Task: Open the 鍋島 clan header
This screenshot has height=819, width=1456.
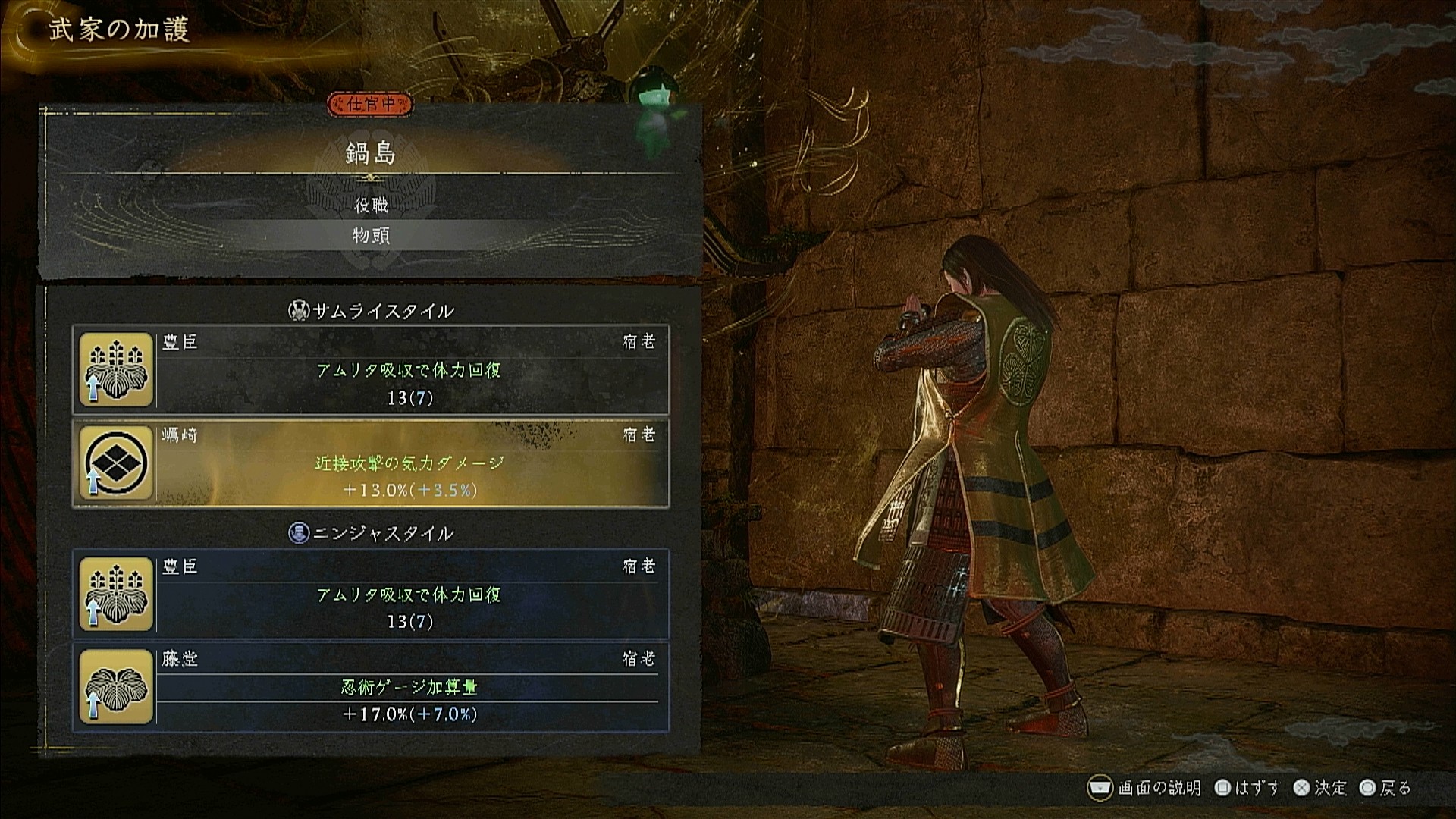Action: pos(371,154)
